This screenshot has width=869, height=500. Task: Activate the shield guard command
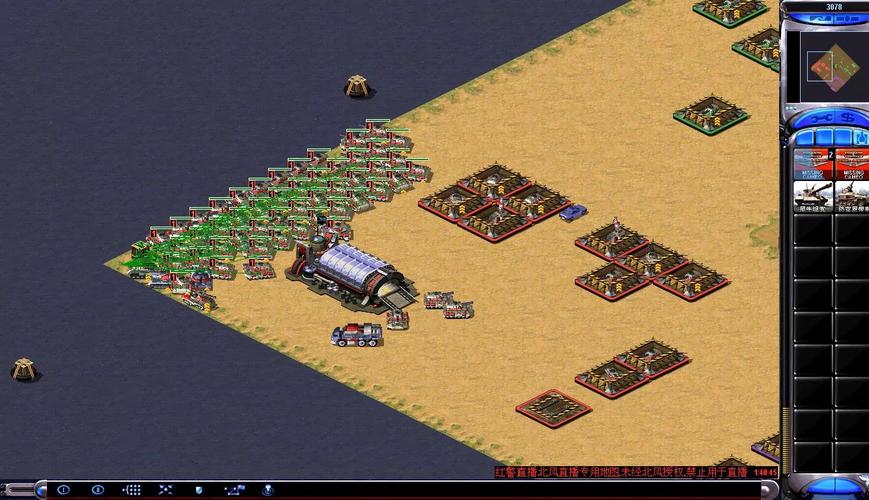[200, 490]
